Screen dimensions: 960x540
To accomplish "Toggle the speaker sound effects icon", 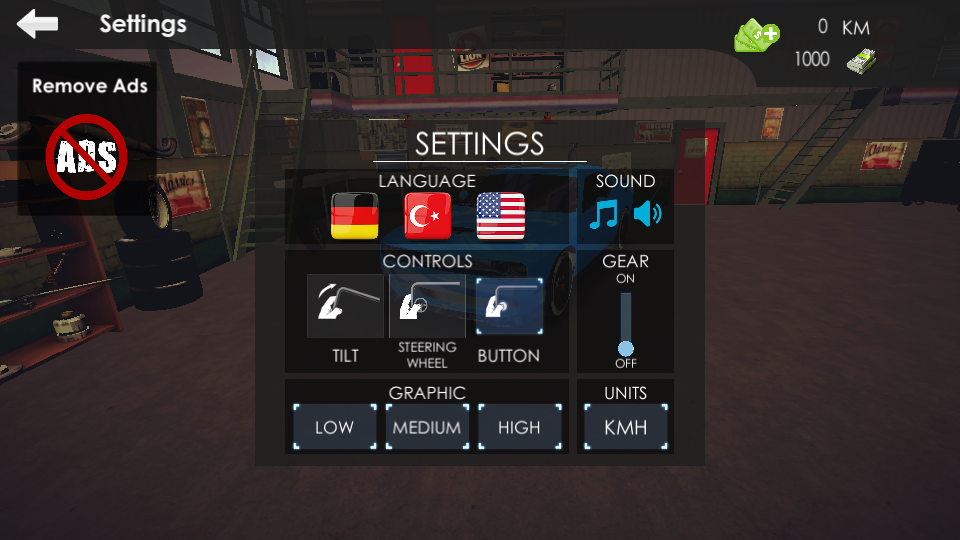I will tap(648, 215).
